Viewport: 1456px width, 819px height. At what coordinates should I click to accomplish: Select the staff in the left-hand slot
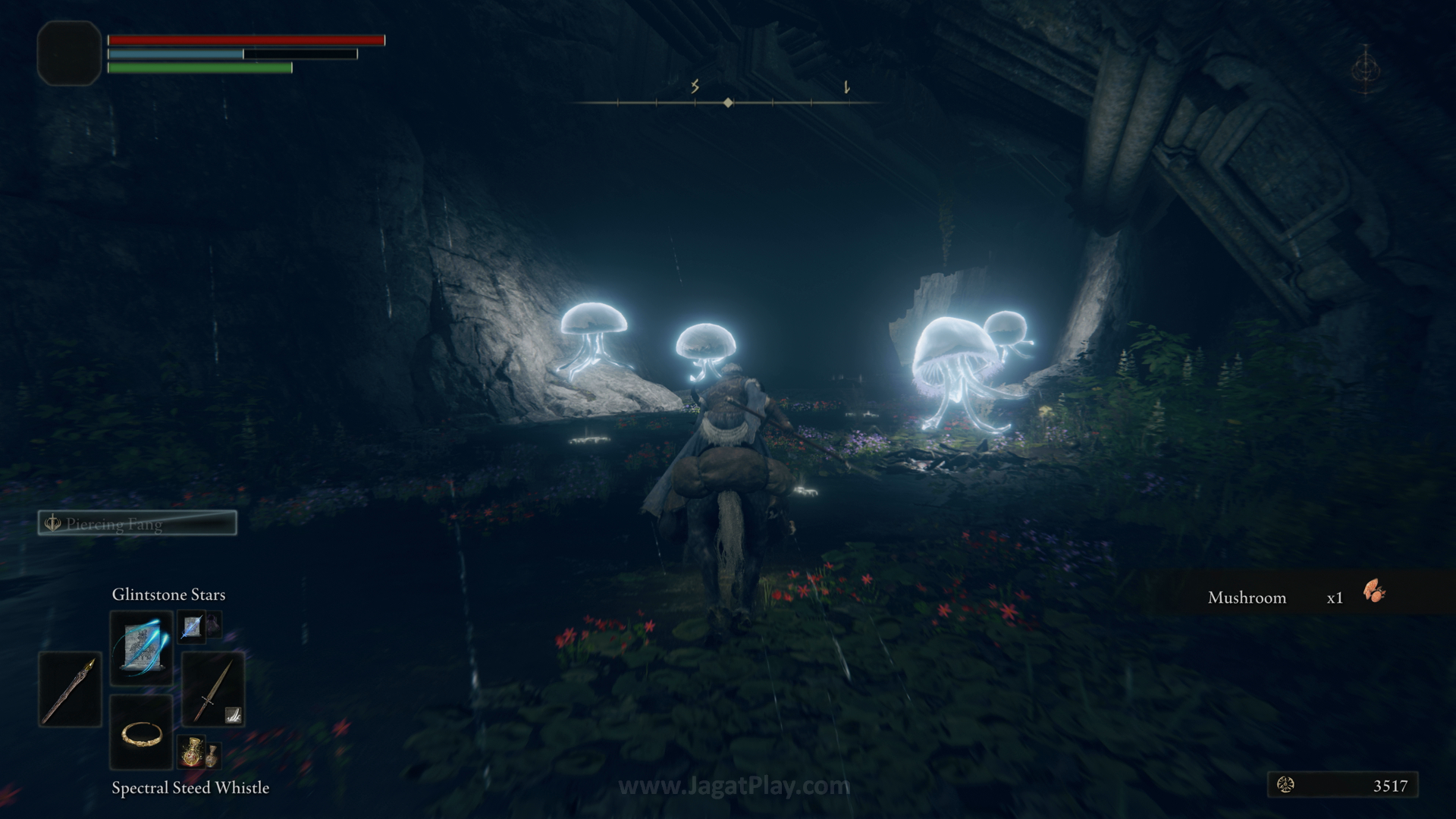70,689
